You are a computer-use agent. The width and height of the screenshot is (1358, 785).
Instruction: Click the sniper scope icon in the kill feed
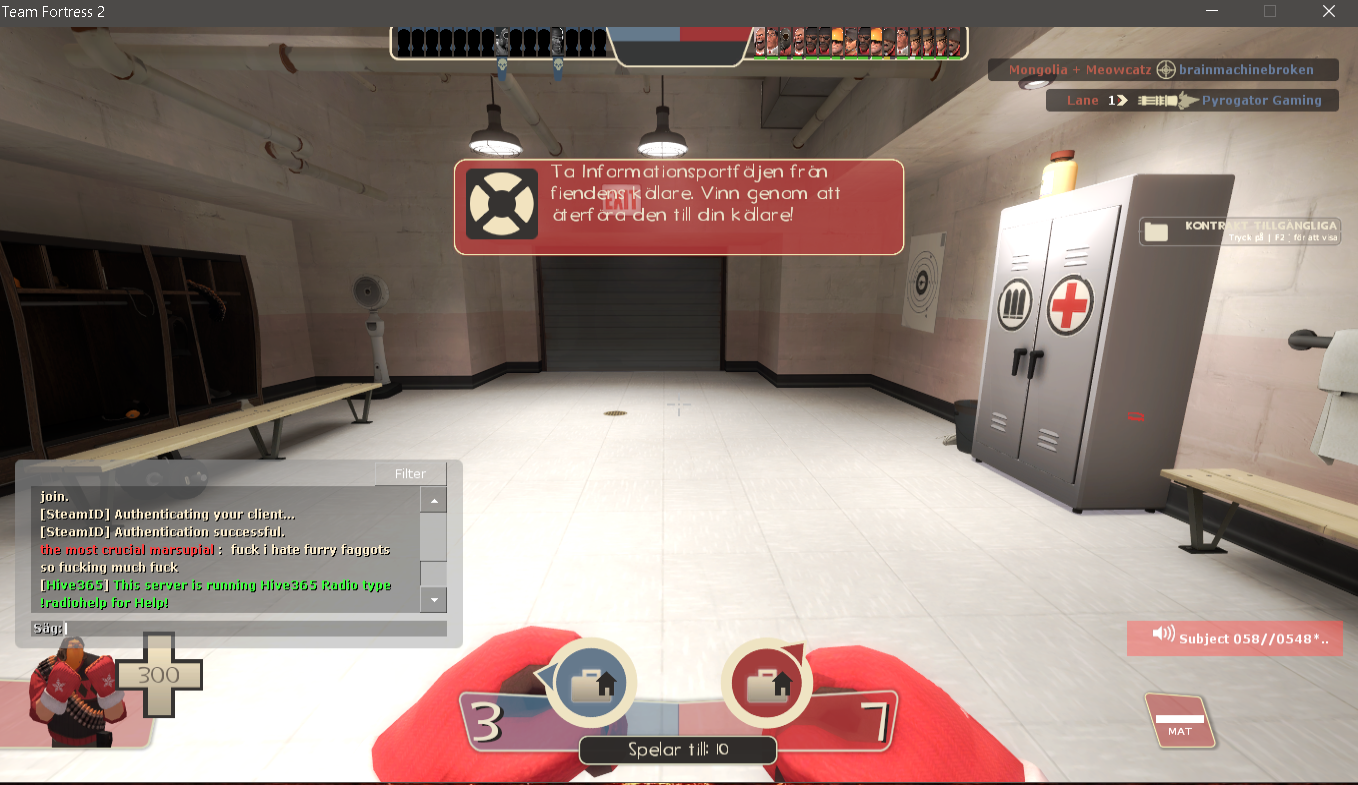tap(1168, 69)
